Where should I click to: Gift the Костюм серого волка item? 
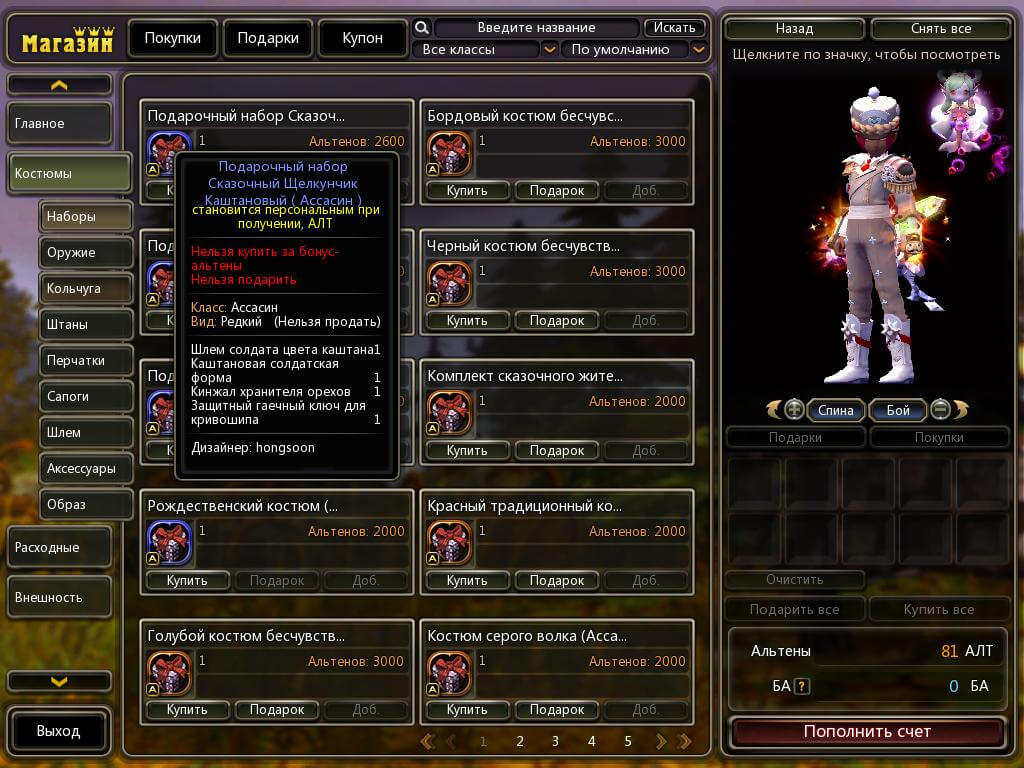(x=557, y=710)
